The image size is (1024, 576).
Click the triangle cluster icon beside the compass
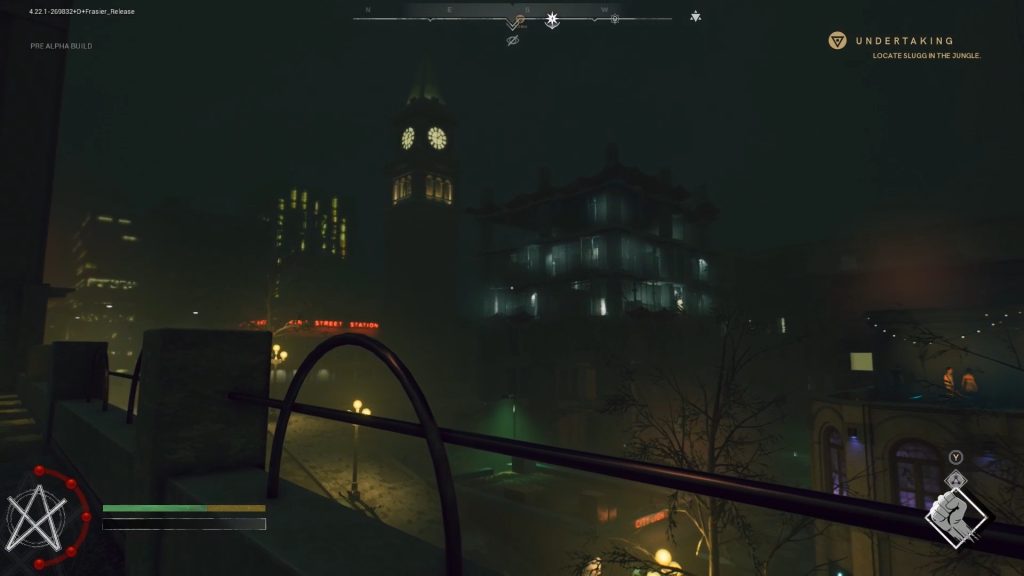(696, 16)
